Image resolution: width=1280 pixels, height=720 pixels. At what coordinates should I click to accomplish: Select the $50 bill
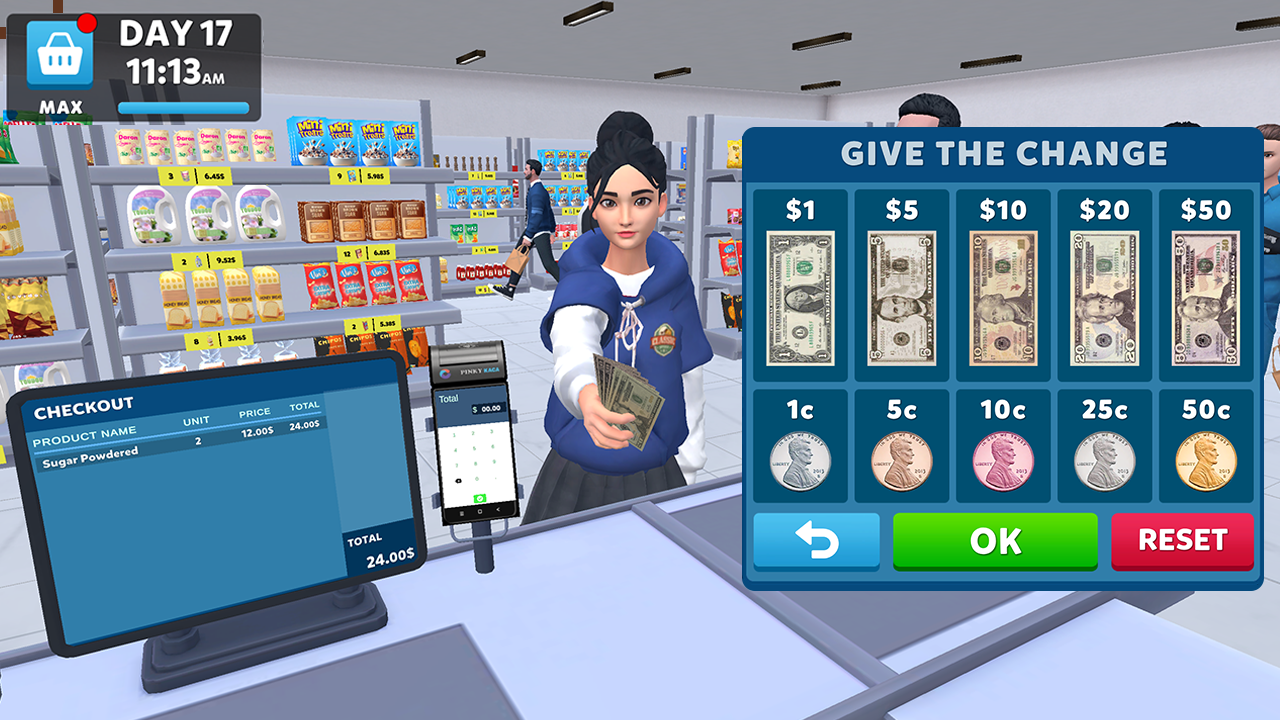(x=1206, y=295)
